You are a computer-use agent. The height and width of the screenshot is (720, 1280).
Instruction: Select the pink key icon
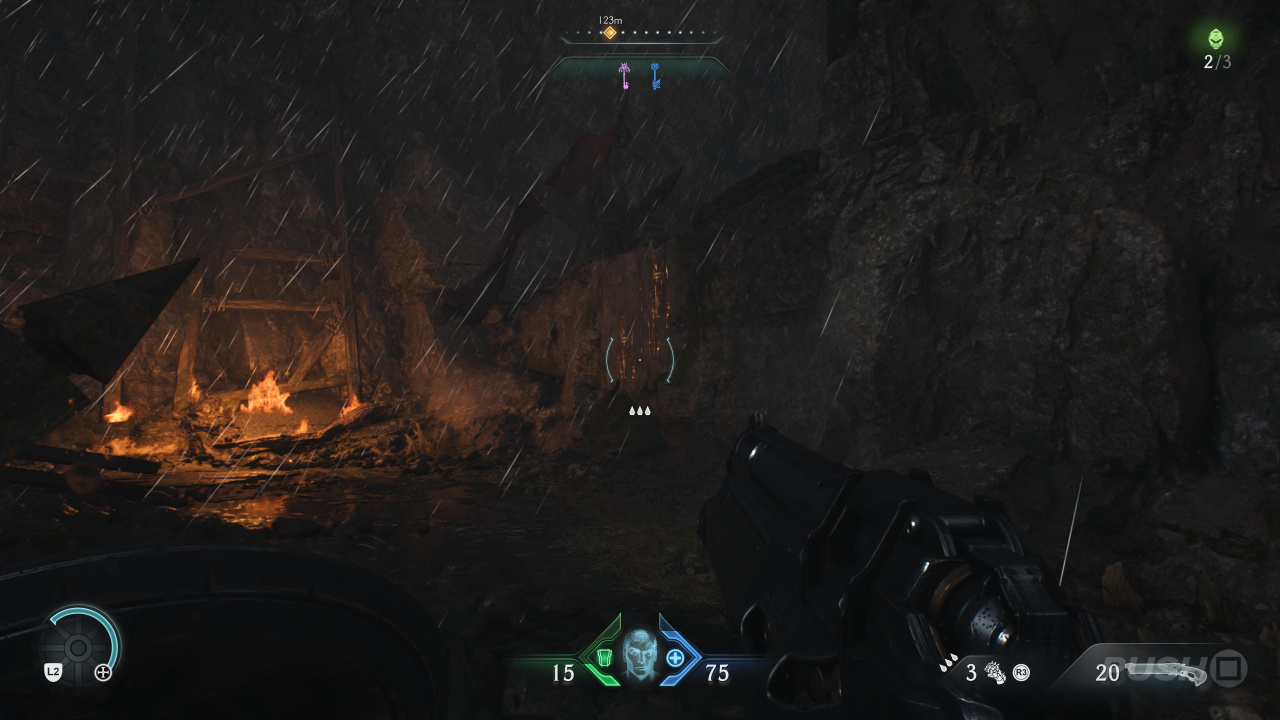625,76
